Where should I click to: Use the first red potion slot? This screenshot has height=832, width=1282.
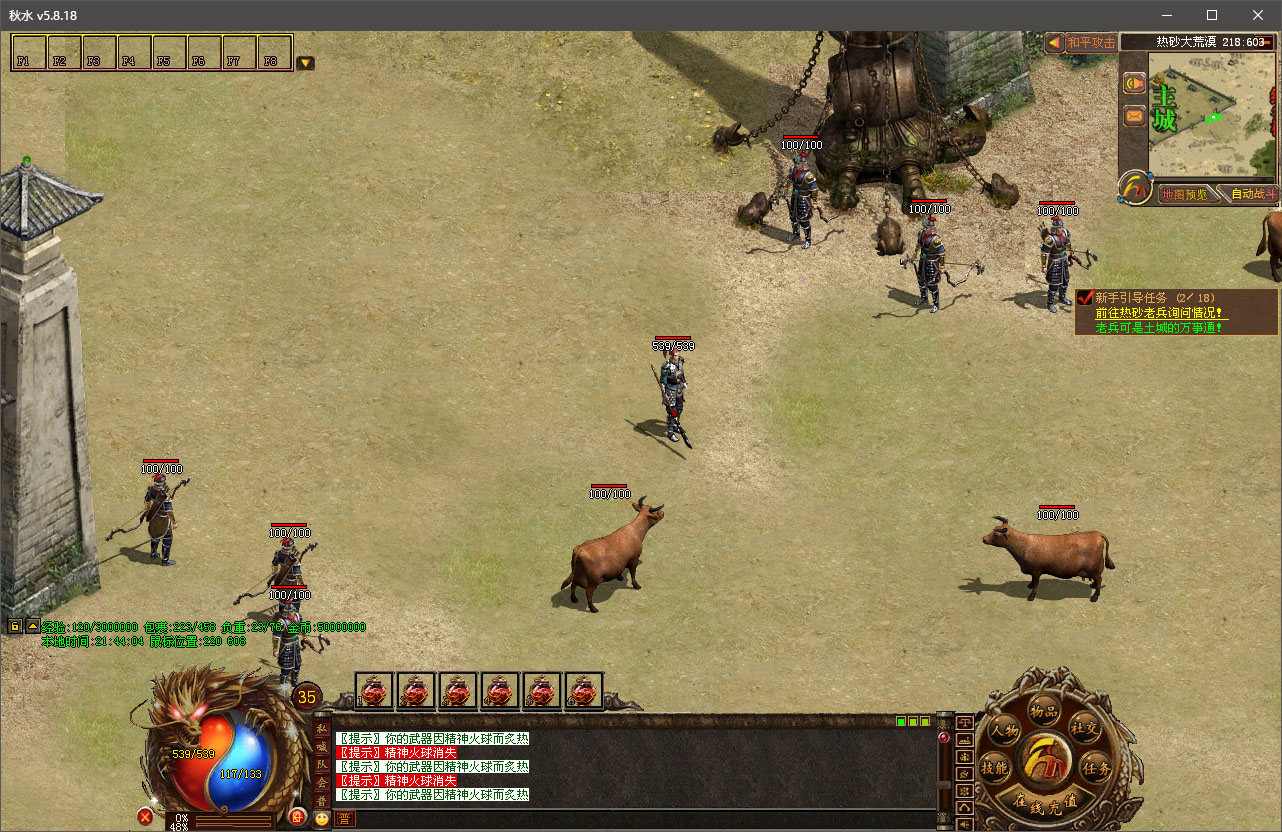click(x=375, y=691)
